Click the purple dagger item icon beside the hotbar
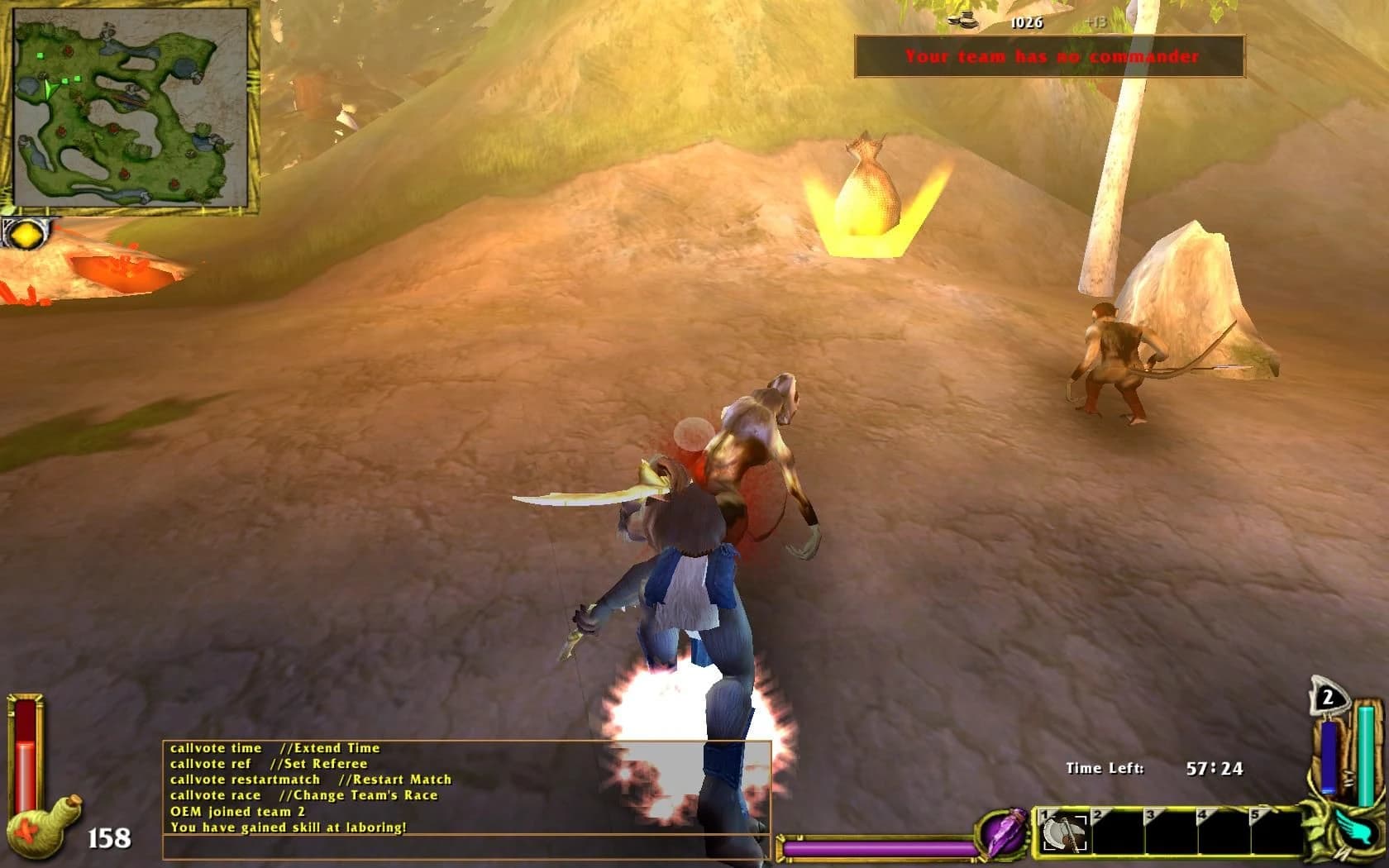1389x868 pixels. [x=1001, y=835]
